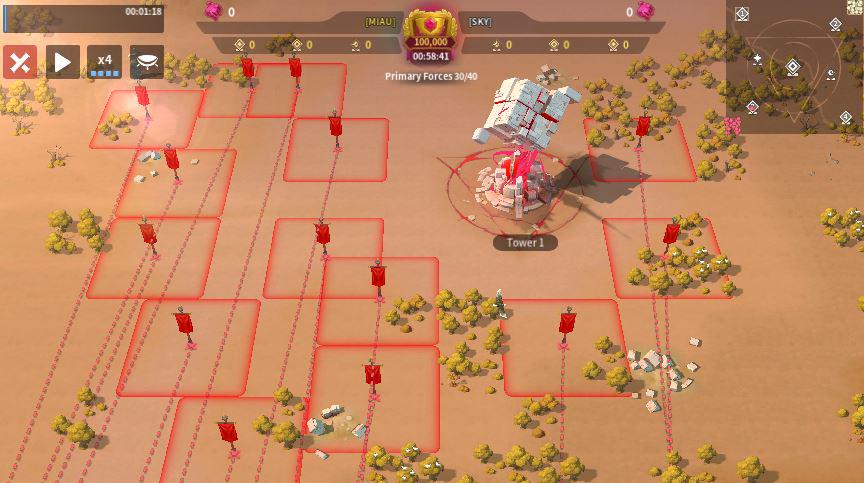864x483 pixels.
Task: Start playback with the play button
Action: click(x=62, y=62)
